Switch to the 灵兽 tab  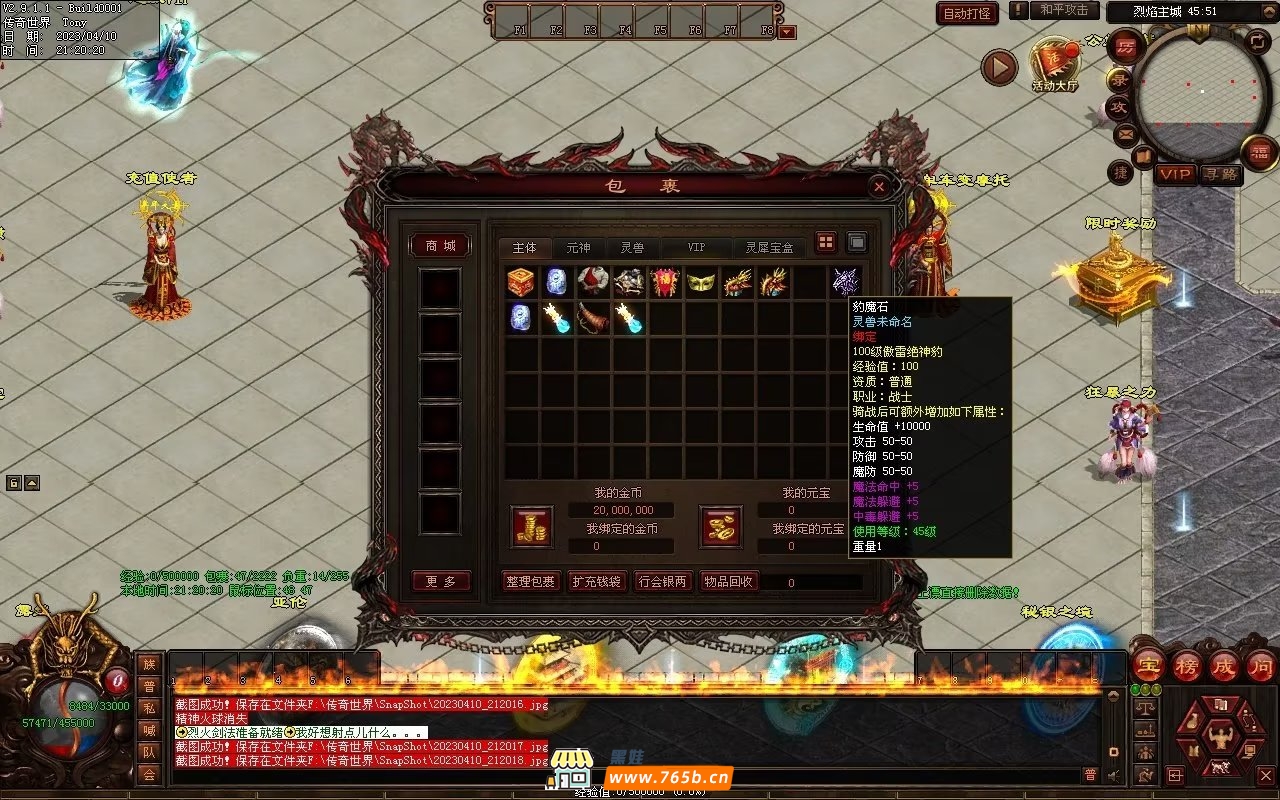point(632,248)
